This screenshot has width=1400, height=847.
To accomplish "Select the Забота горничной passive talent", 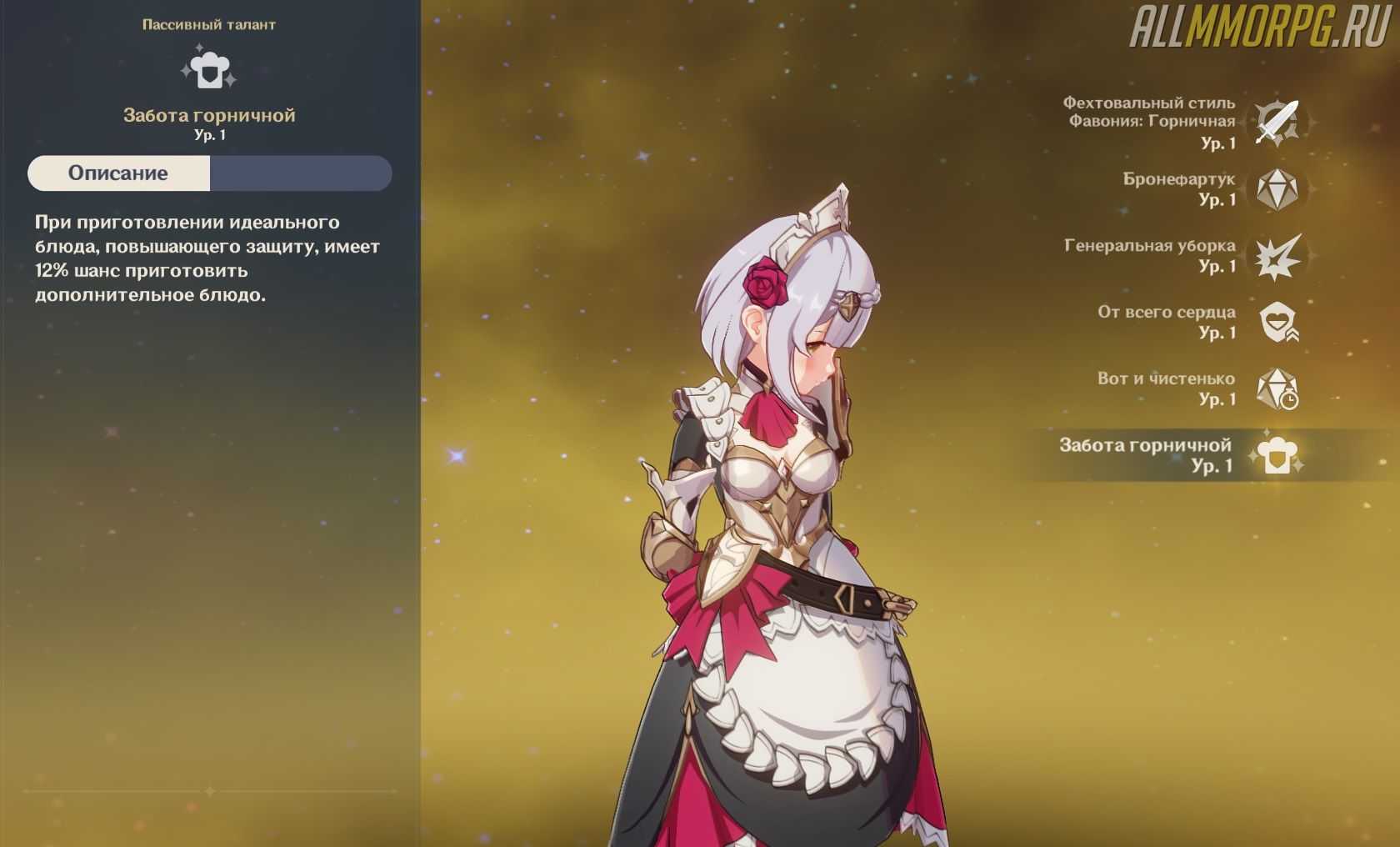I will click(x=1276, y=455).
